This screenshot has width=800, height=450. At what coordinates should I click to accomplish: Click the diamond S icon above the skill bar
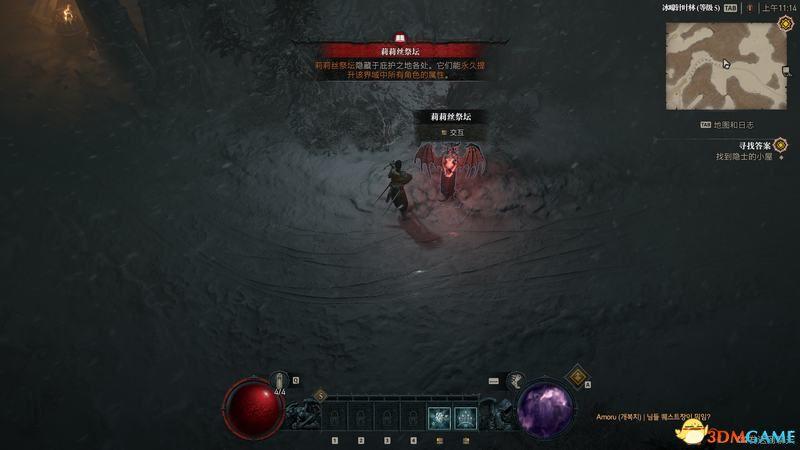tap(320, 396)
